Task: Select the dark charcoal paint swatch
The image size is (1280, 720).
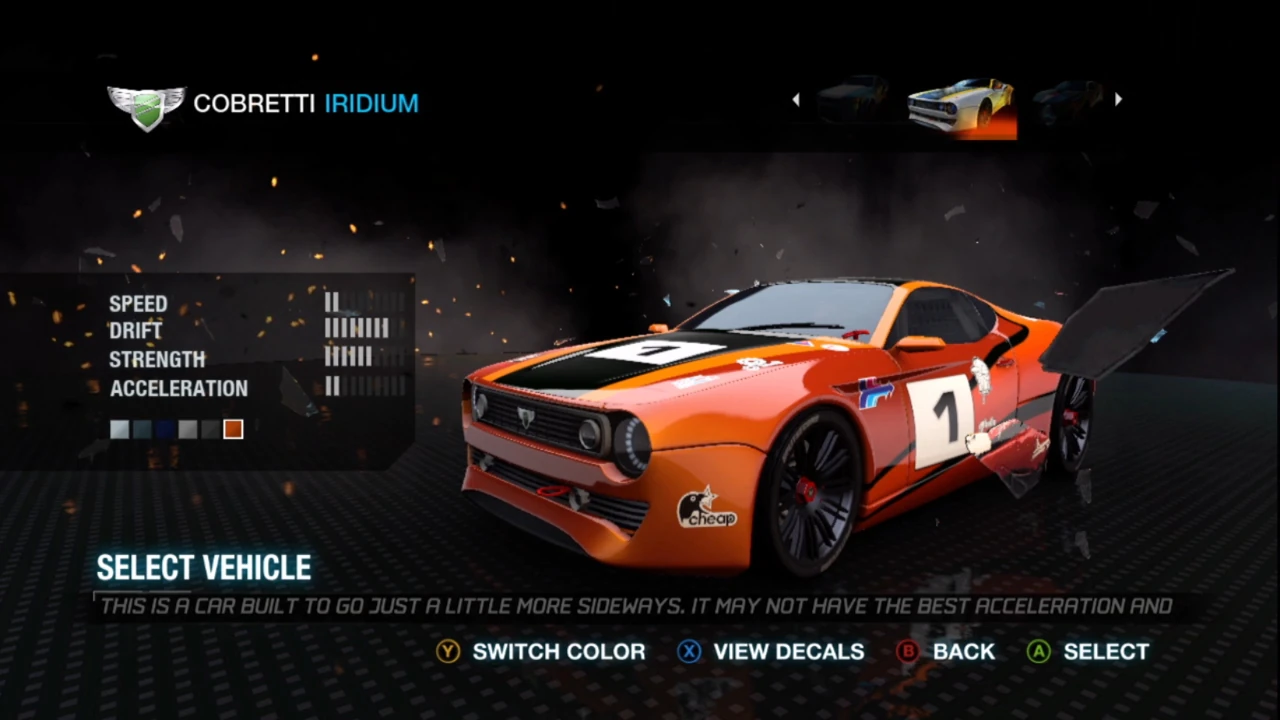Action: (x=210, y=429)
